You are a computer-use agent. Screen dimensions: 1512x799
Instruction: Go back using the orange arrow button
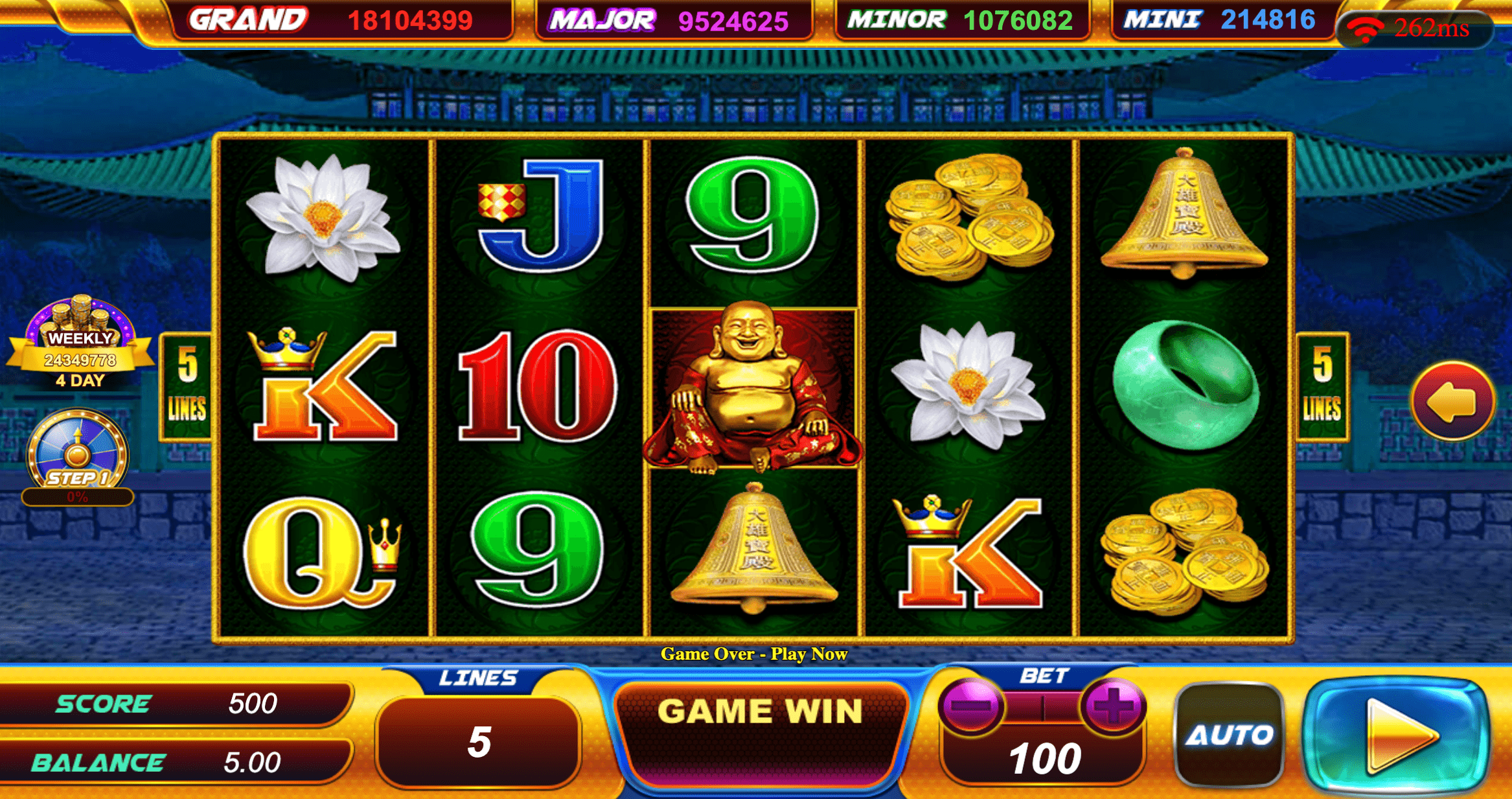[1452, 401]
